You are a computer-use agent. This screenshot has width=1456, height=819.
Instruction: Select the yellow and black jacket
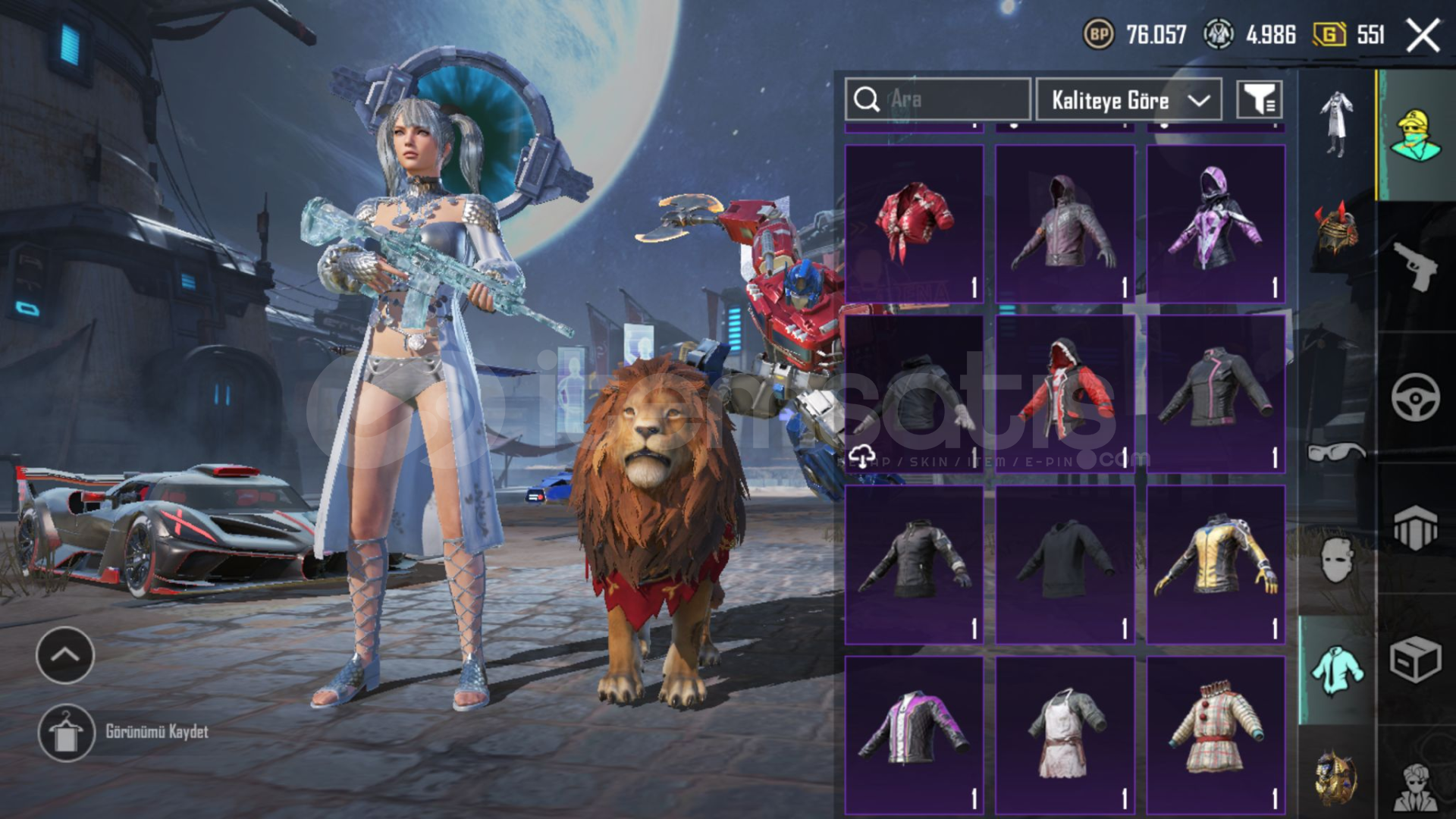pyautogui.click(x=1216, y=564)
